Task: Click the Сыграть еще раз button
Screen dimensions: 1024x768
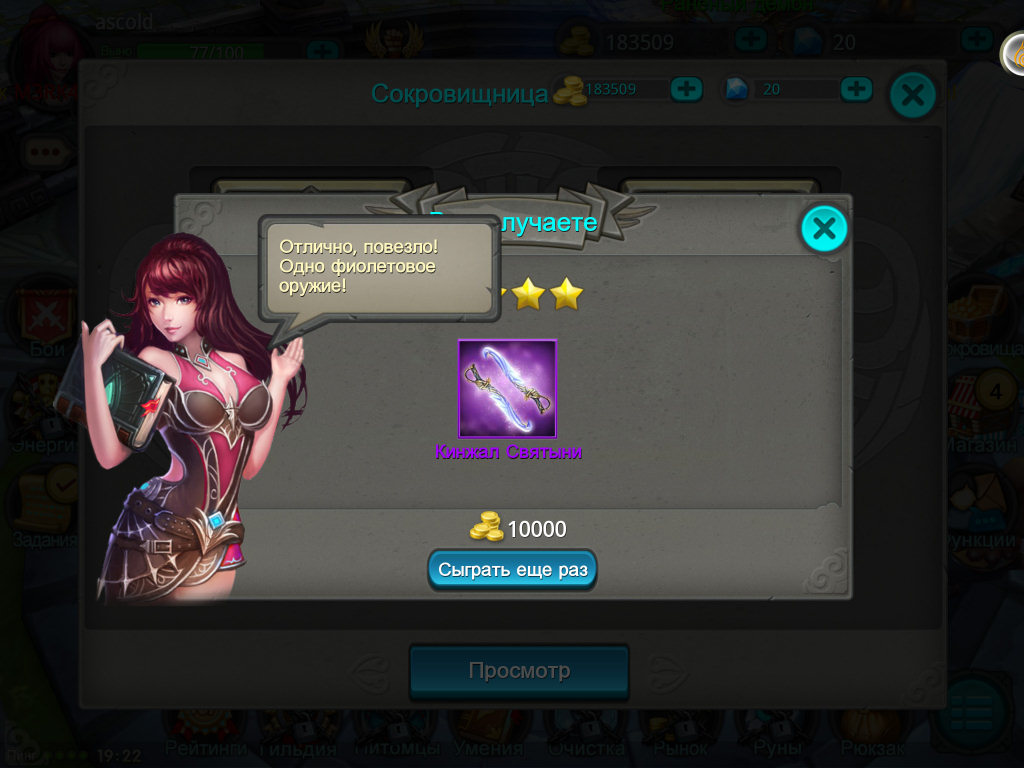Action: (x=513, y=569)
